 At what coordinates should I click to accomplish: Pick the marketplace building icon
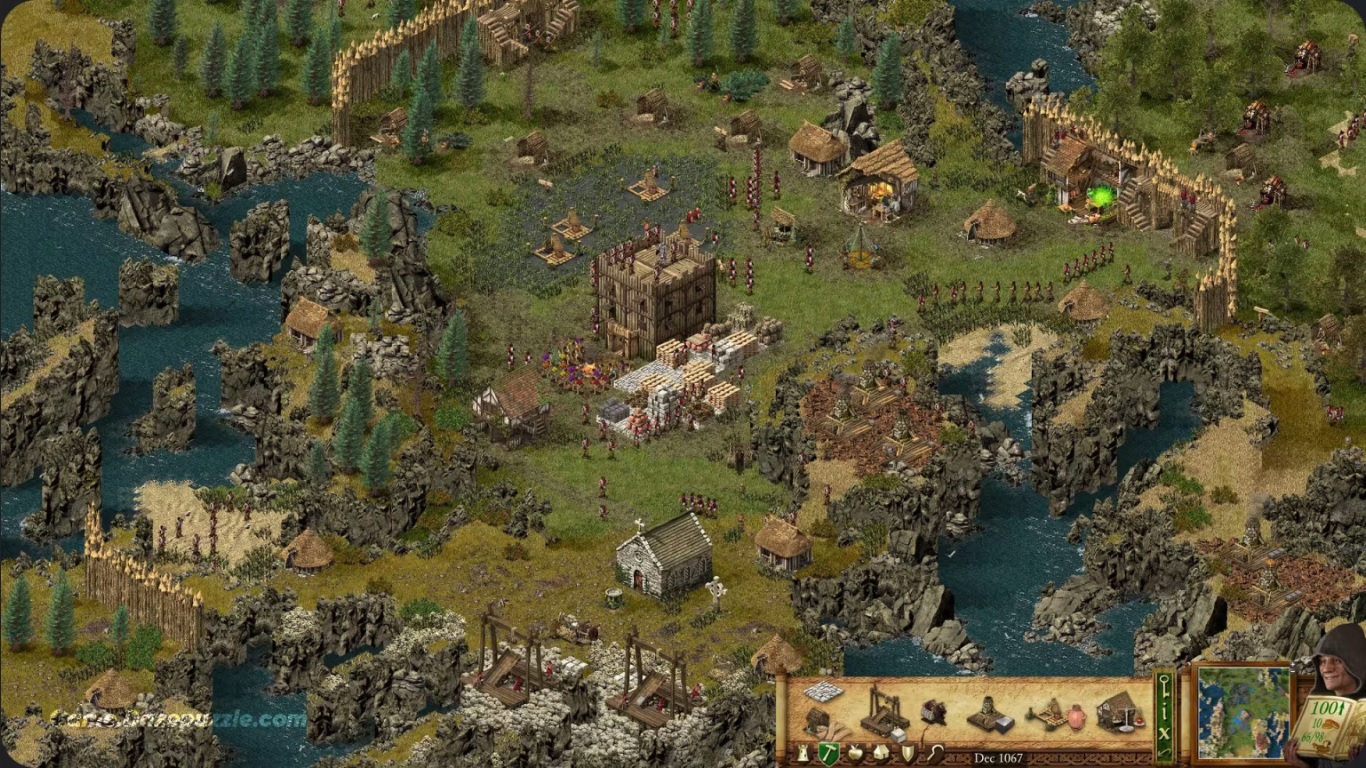(x=1119, y=711)
